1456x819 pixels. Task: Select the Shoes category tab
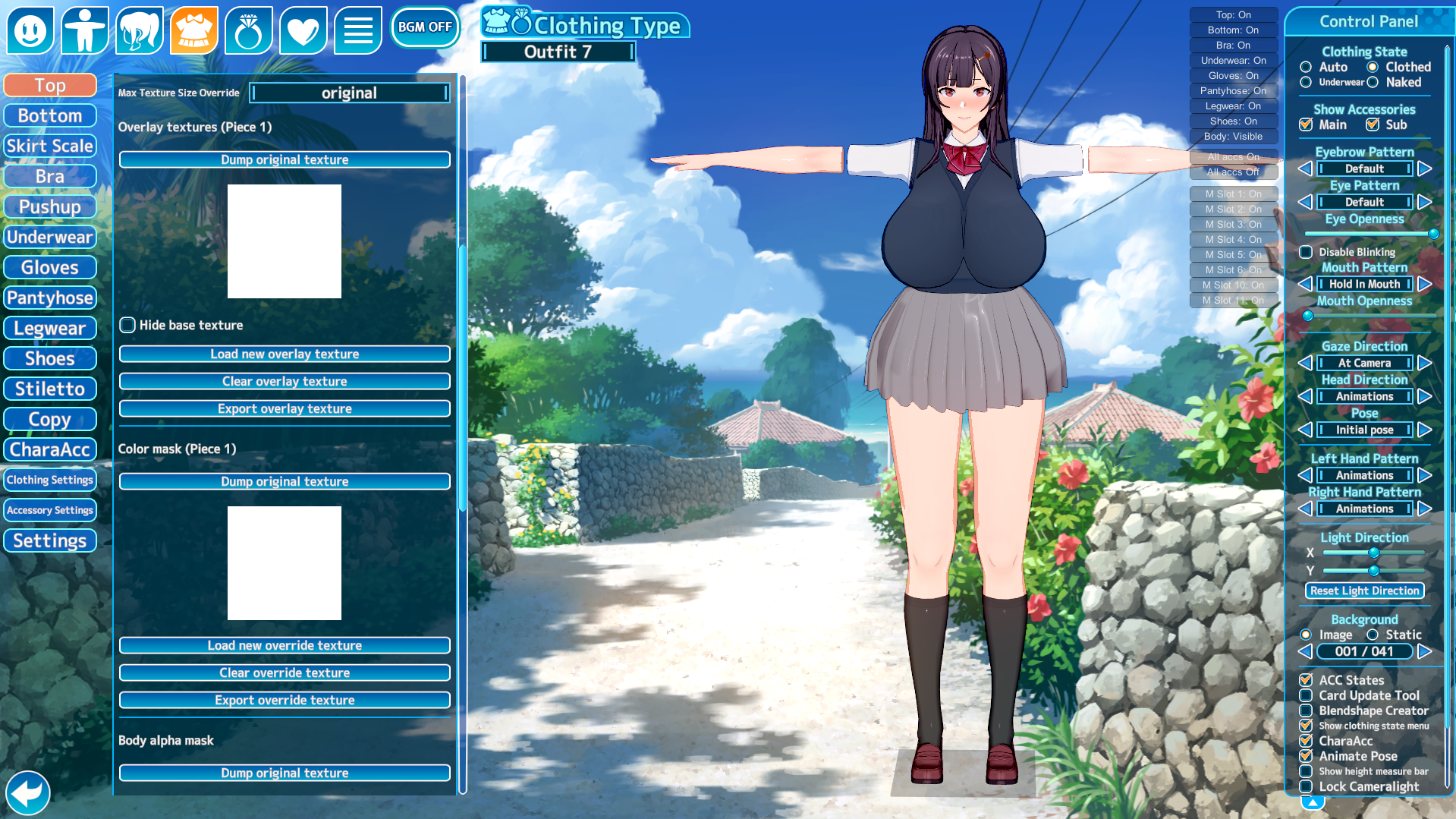(x=50, y=358)
